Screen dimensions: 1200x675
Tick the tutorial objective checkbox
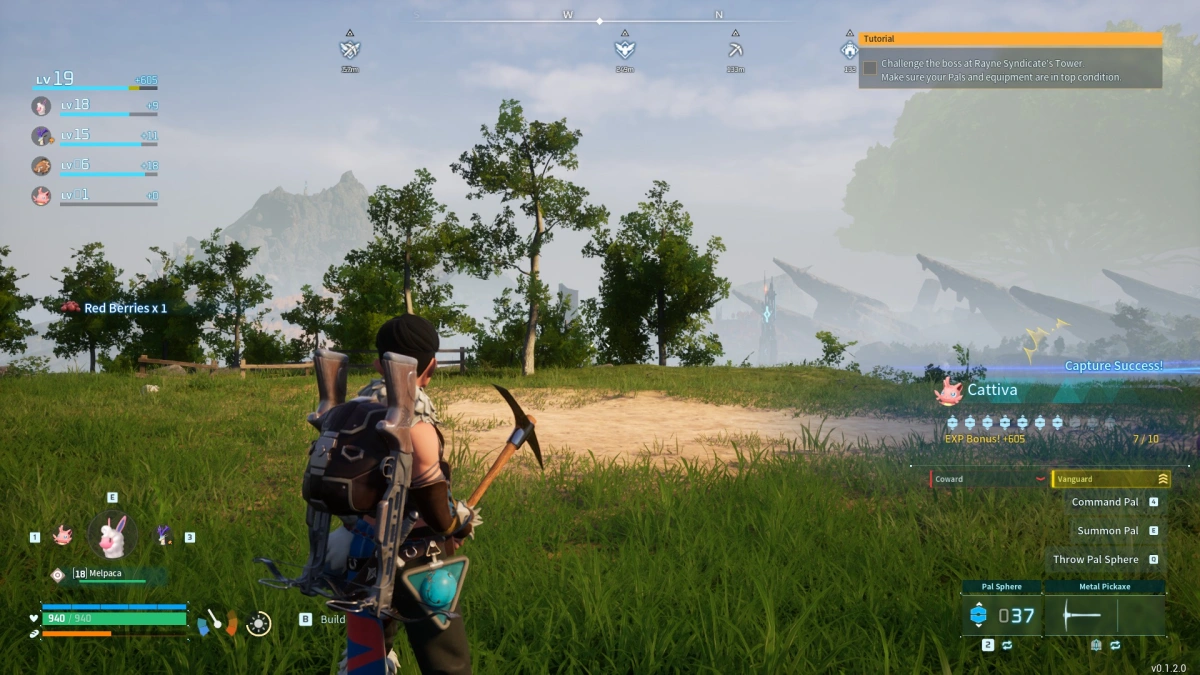pyautogui.click(x=870, y=68)
